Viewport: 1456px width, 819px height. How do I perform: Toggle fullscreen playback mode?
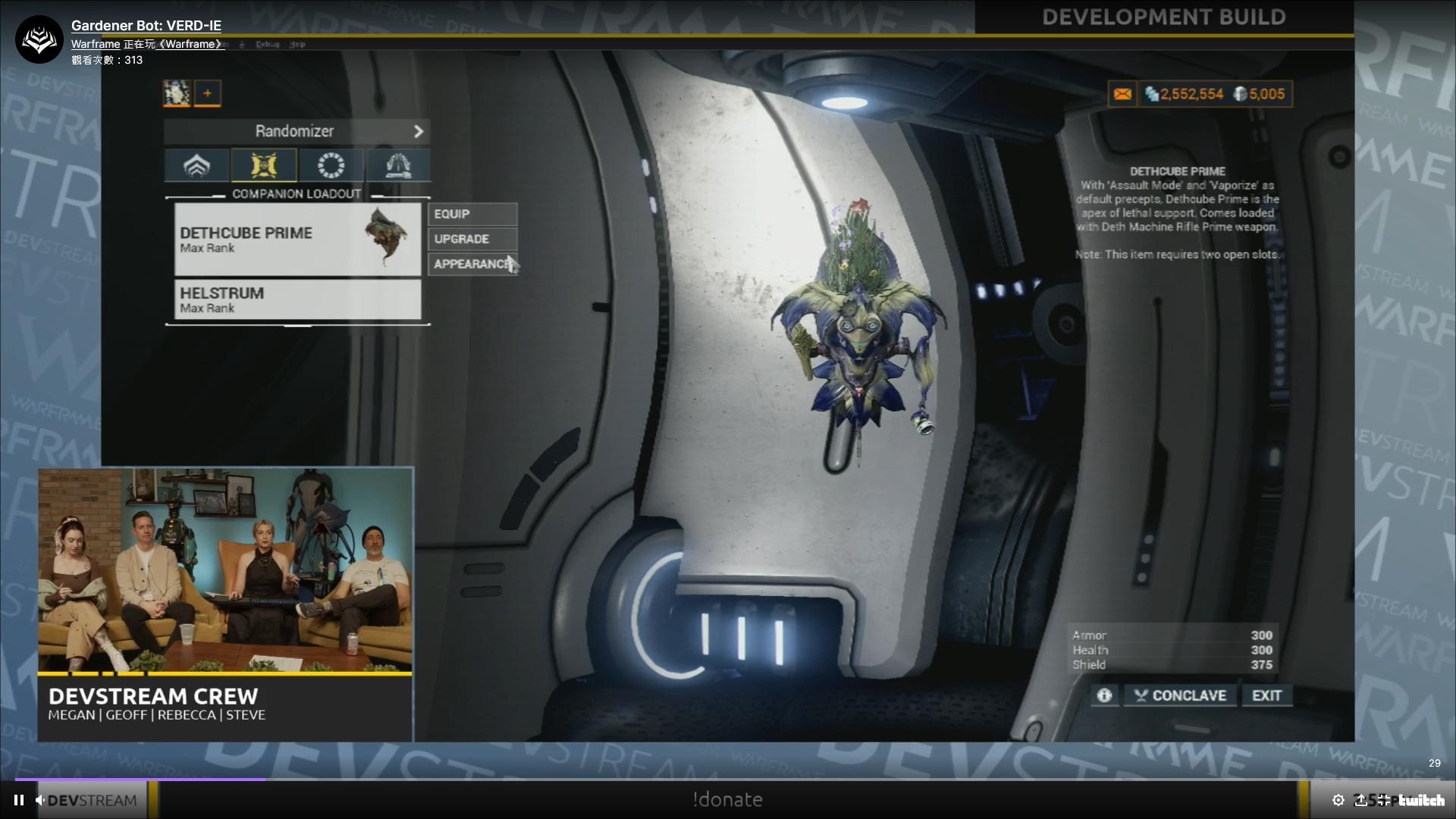tap(1385, 799)
